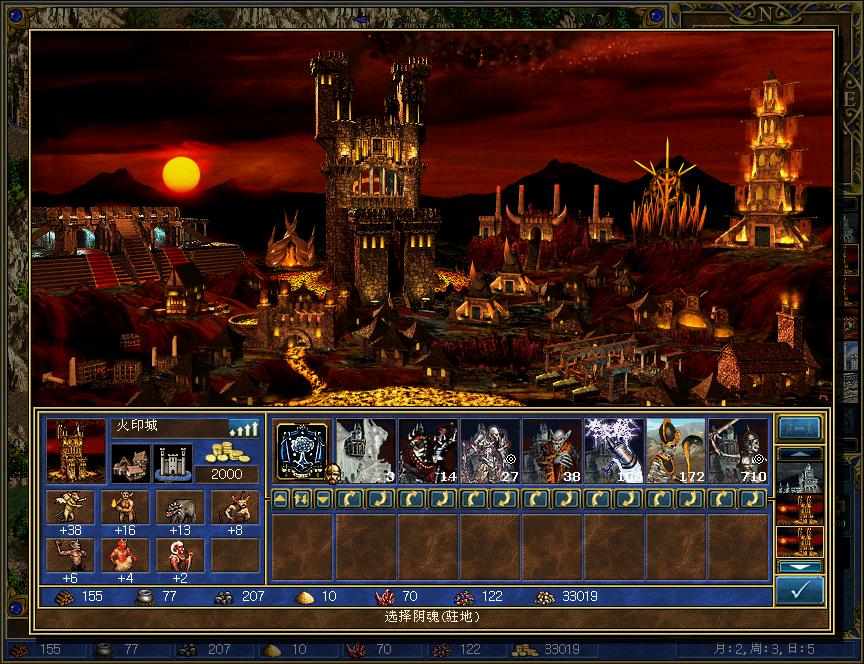The image size is (864, 664).
Task: Click the split stack button above town list
Action: [800, 428]
